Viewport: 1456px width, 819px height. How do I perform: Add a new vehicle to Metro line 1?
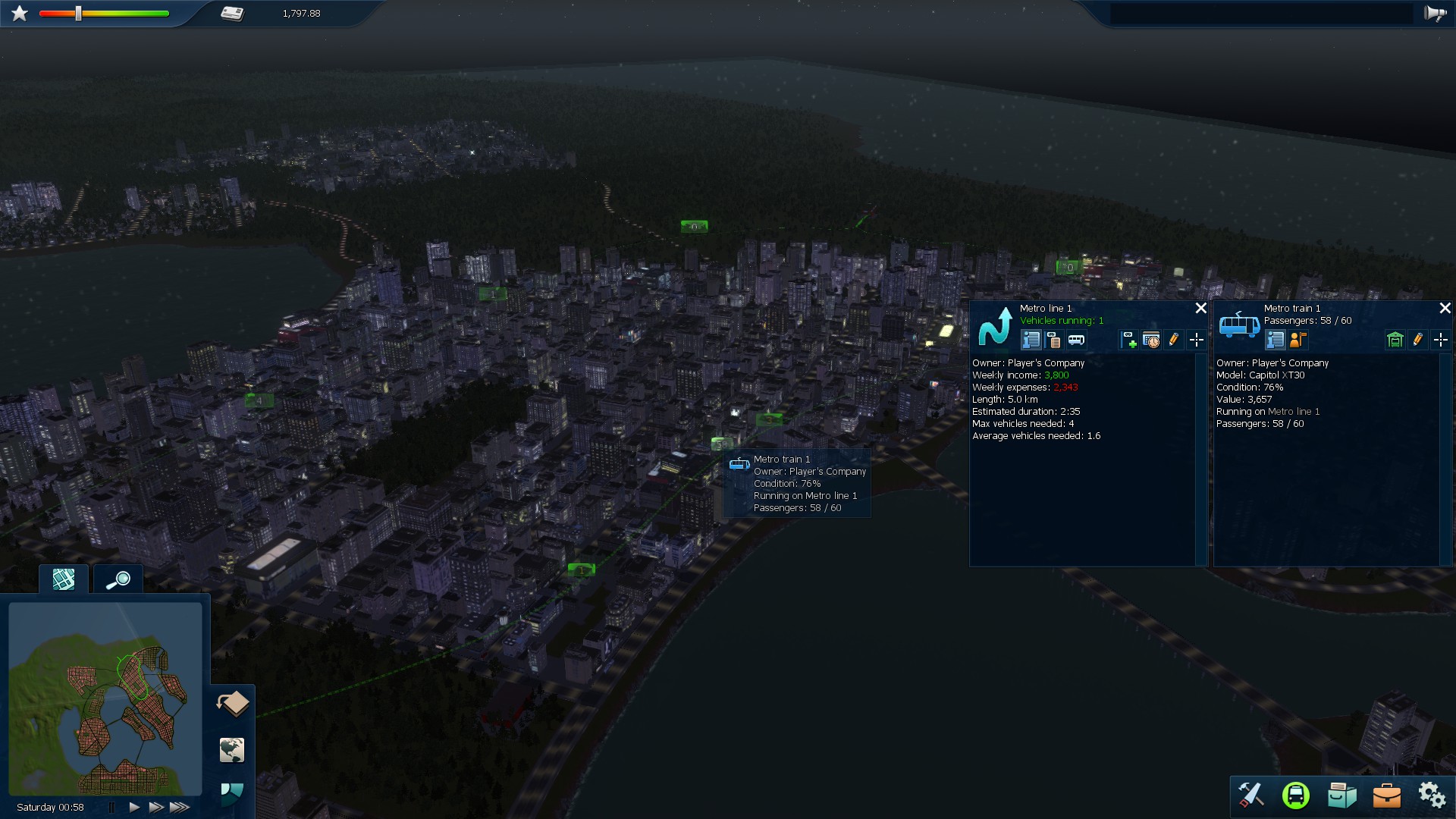(1128, 340)
